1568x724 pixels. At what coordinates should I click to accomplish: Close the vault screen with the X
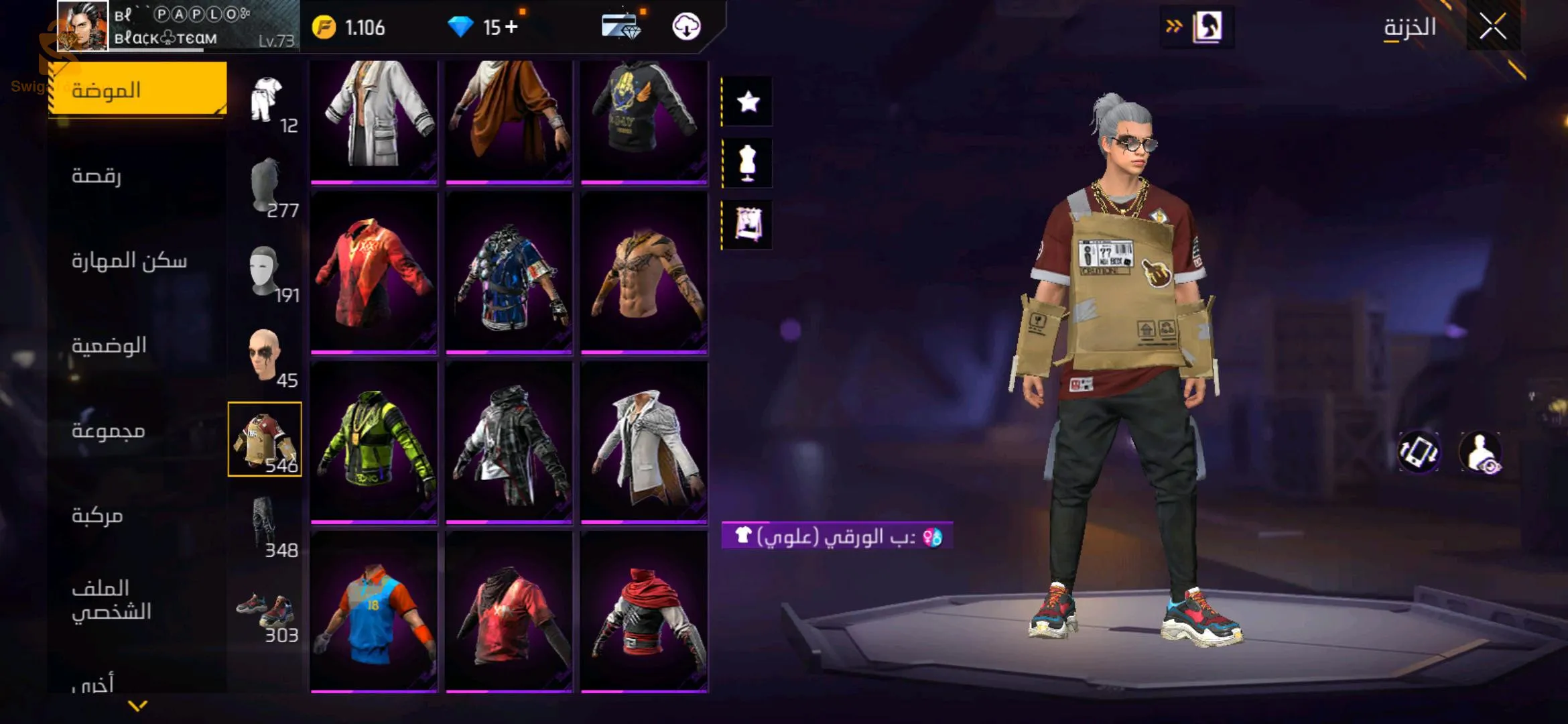click(1492, 27)
